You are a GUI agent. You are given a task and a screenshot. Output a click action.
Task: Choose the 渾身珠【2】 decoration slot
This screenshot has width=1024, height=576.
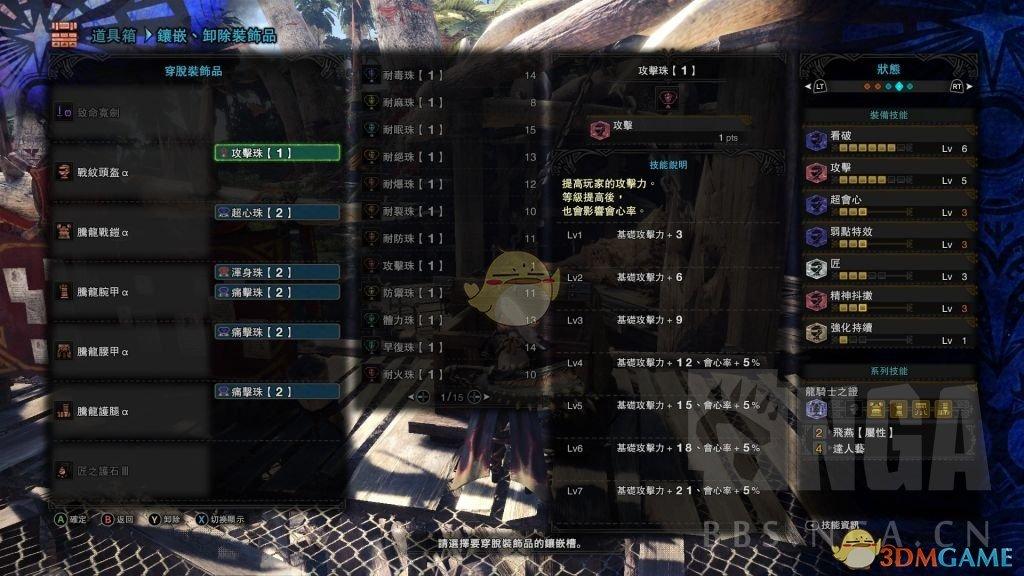coord(277,272)
